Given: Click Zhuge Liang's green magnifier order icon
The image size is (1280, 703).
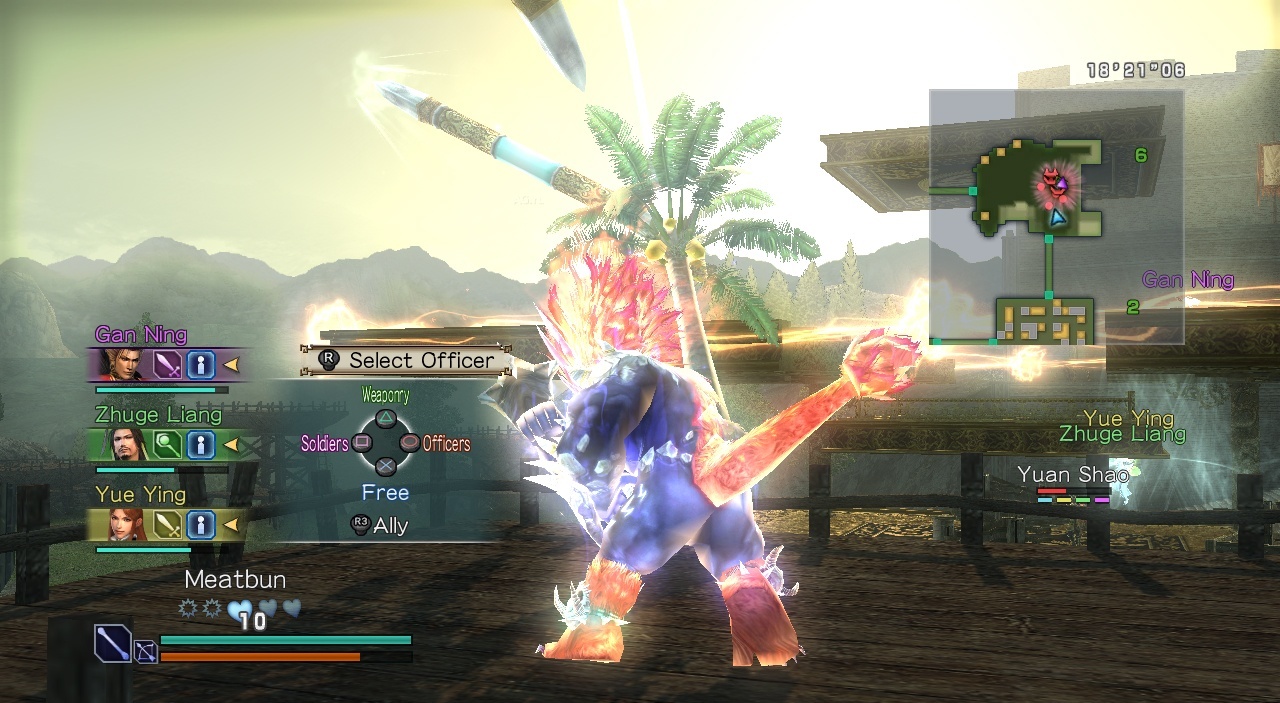Looking at the screenshot, I should coord(167,444).
